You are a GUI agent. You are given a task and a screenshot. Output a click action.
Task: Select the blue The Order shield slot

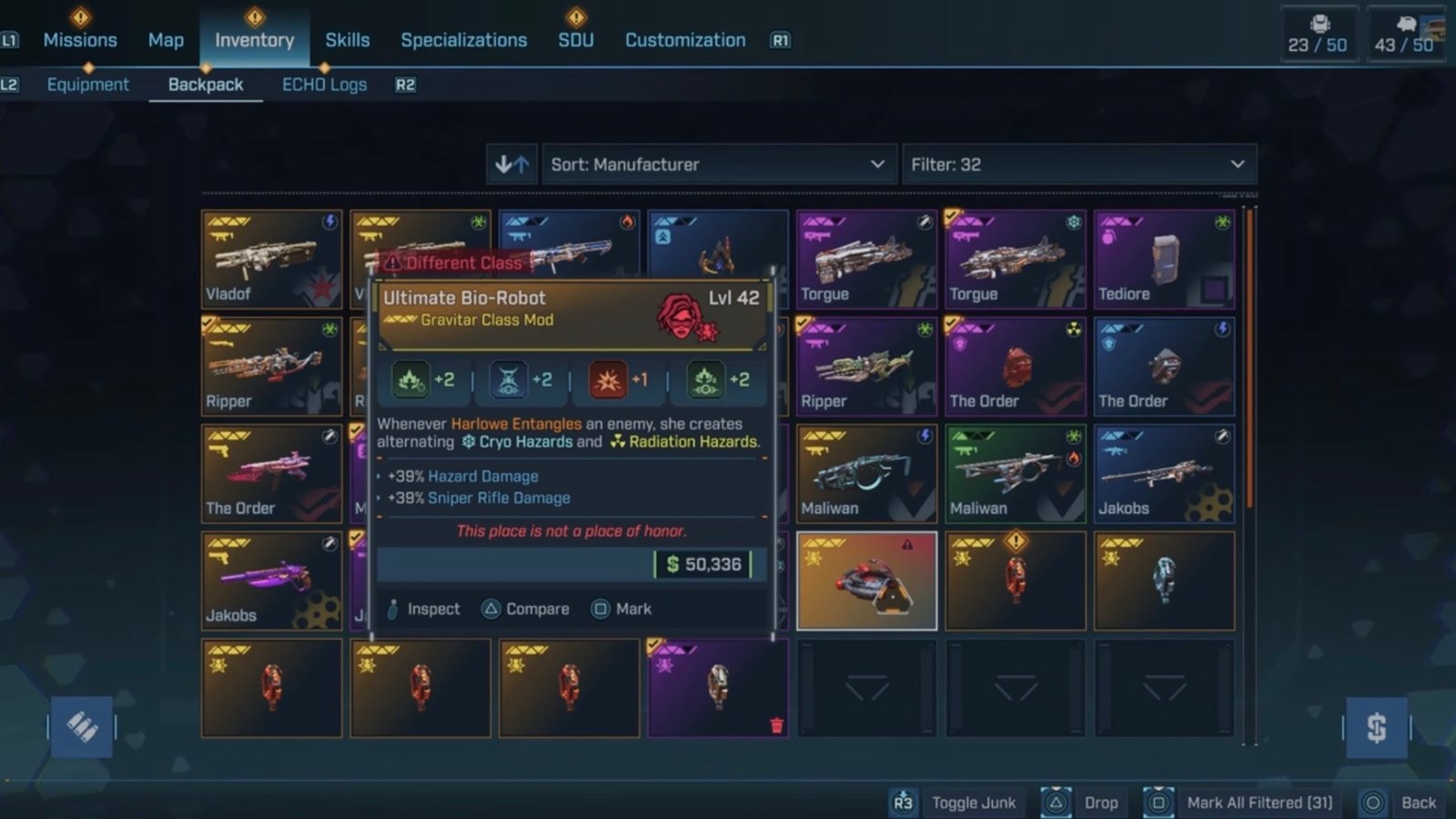(1164, 367)
